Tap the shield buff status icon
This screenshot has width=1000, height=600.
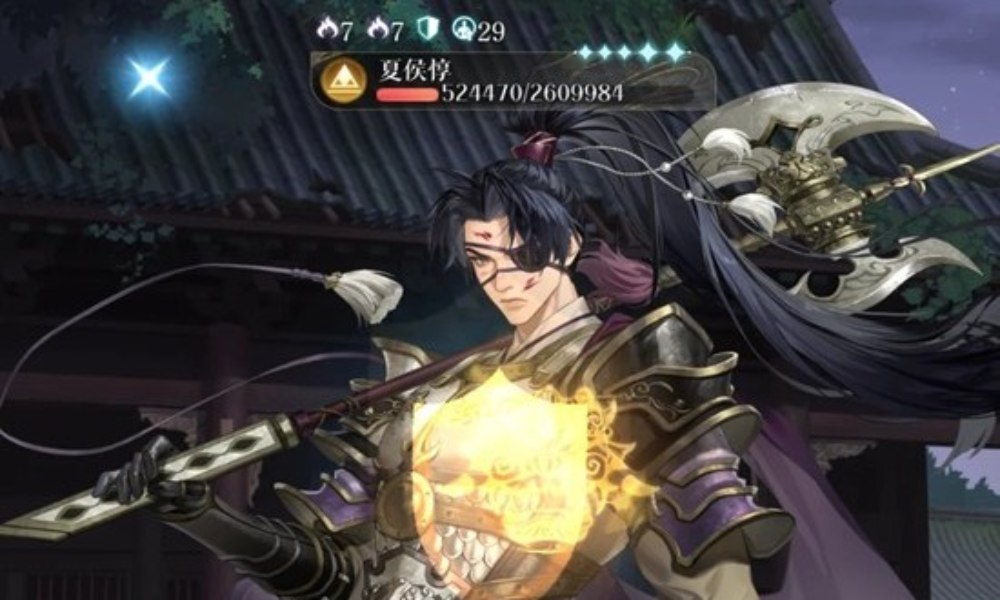tap(426, 31)
